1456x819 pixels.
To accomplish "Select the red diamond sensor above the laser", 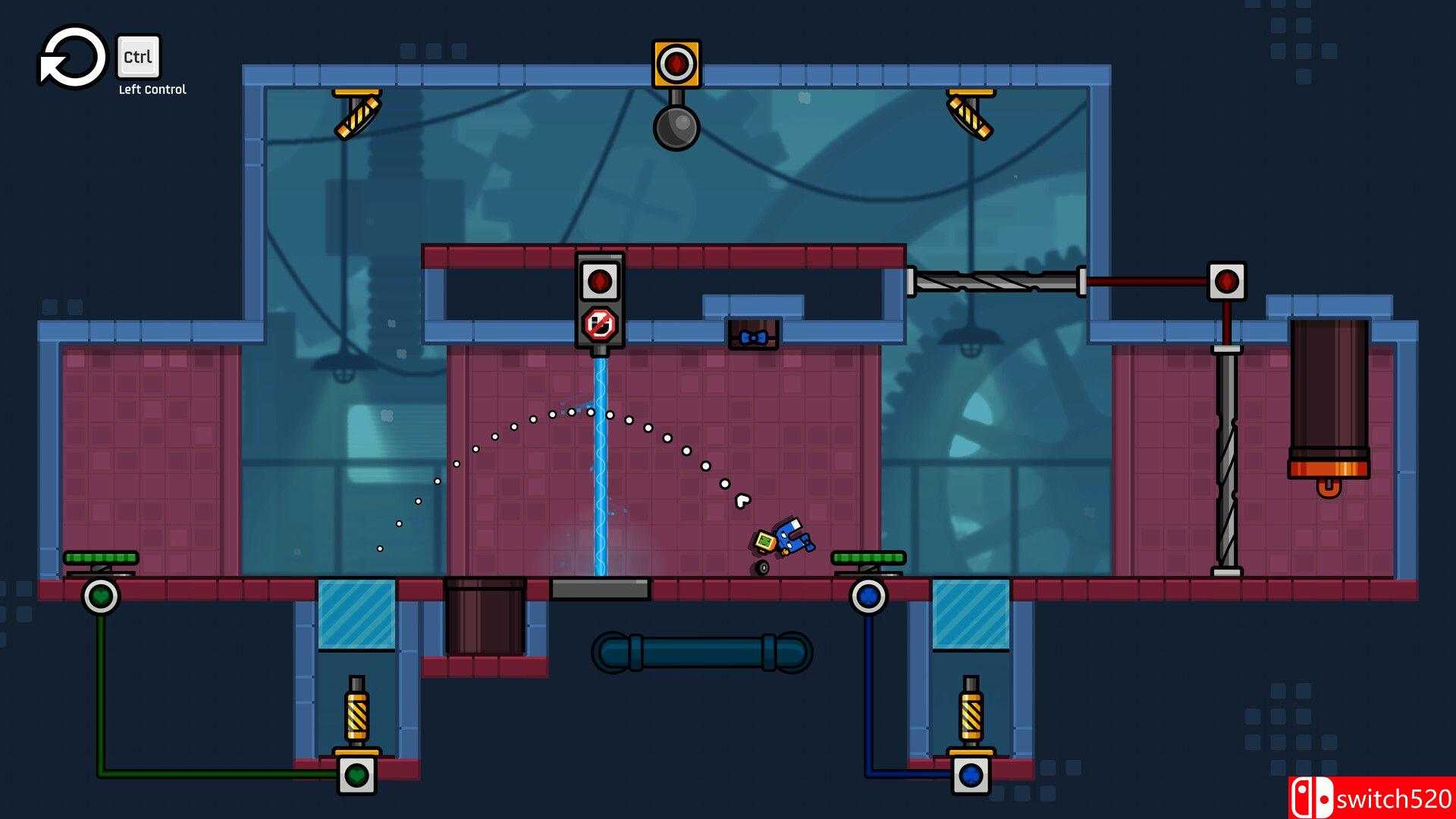I will pos(601,282).
